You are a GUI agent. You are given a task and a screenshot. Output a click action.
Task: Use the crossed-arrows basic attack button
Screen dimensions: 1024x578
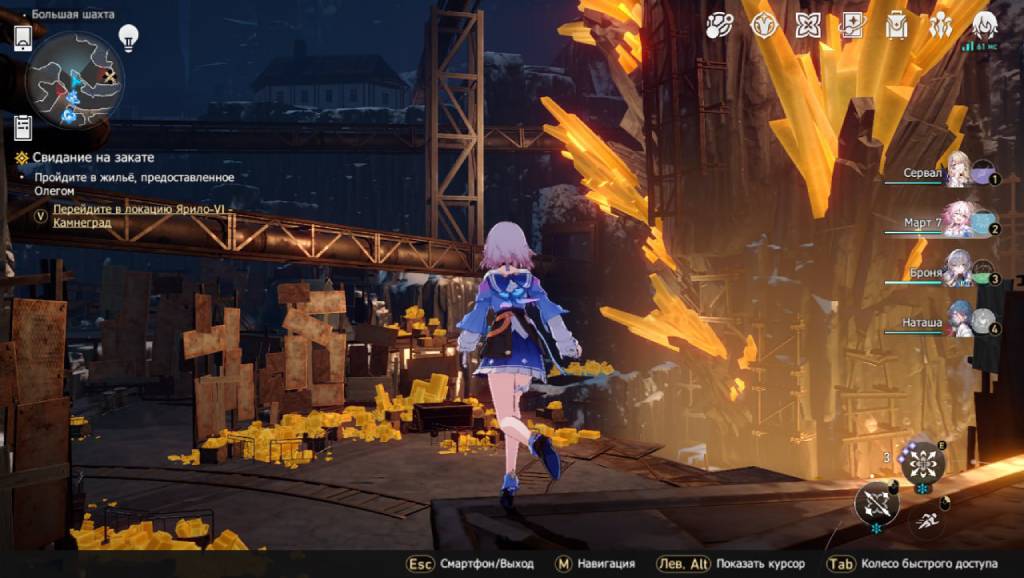click(876, 502)
